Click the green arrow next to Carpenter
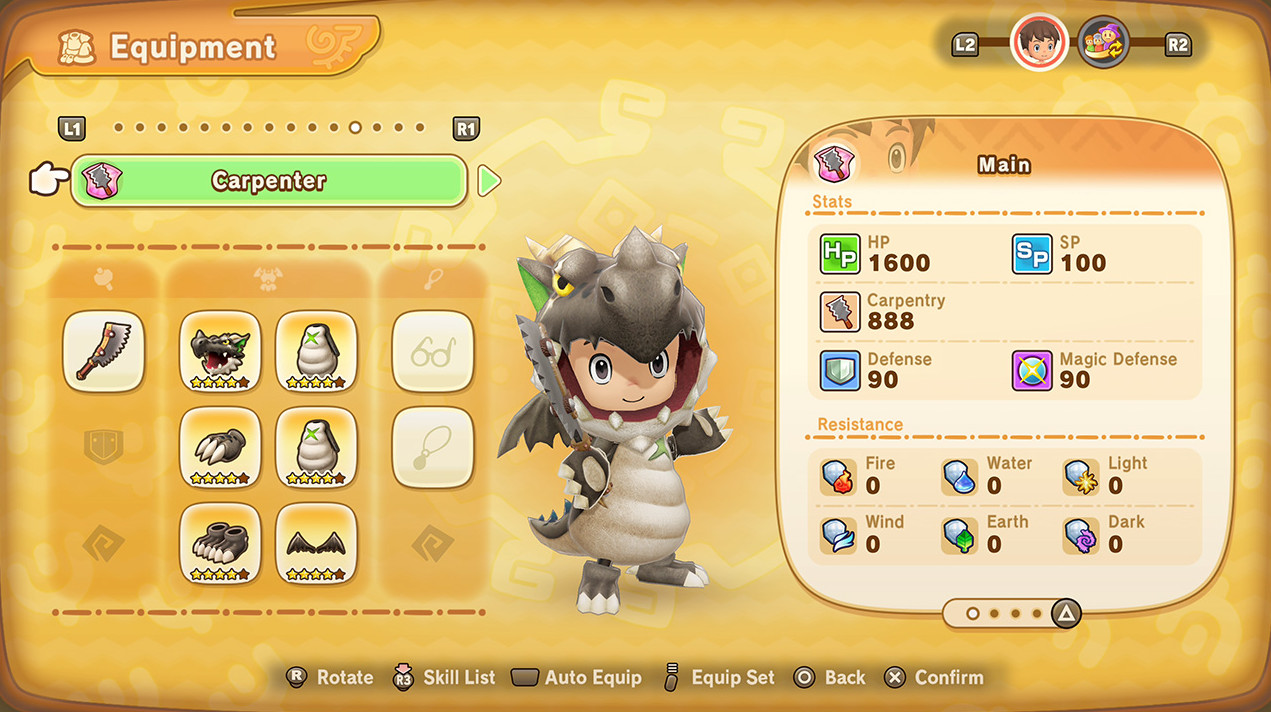This screenshot has height=712, width=1271. tap(489, 181)
